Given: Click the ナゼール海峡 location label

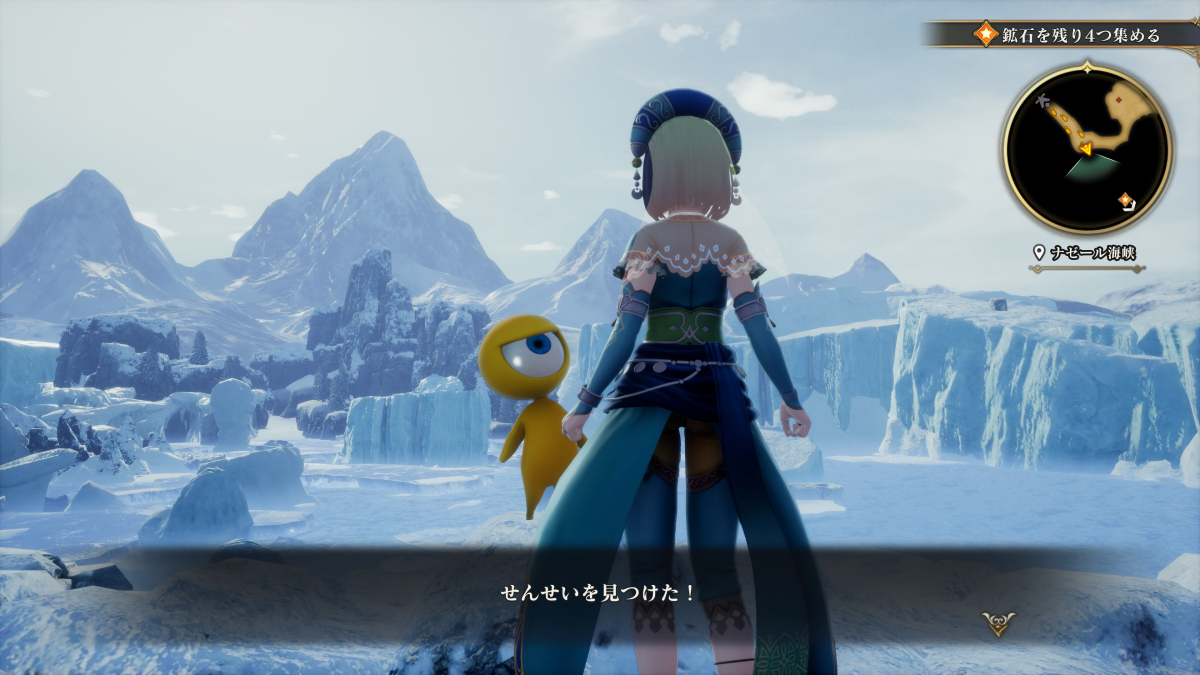Looking at the screenshot, I should tap(1087, 253).
